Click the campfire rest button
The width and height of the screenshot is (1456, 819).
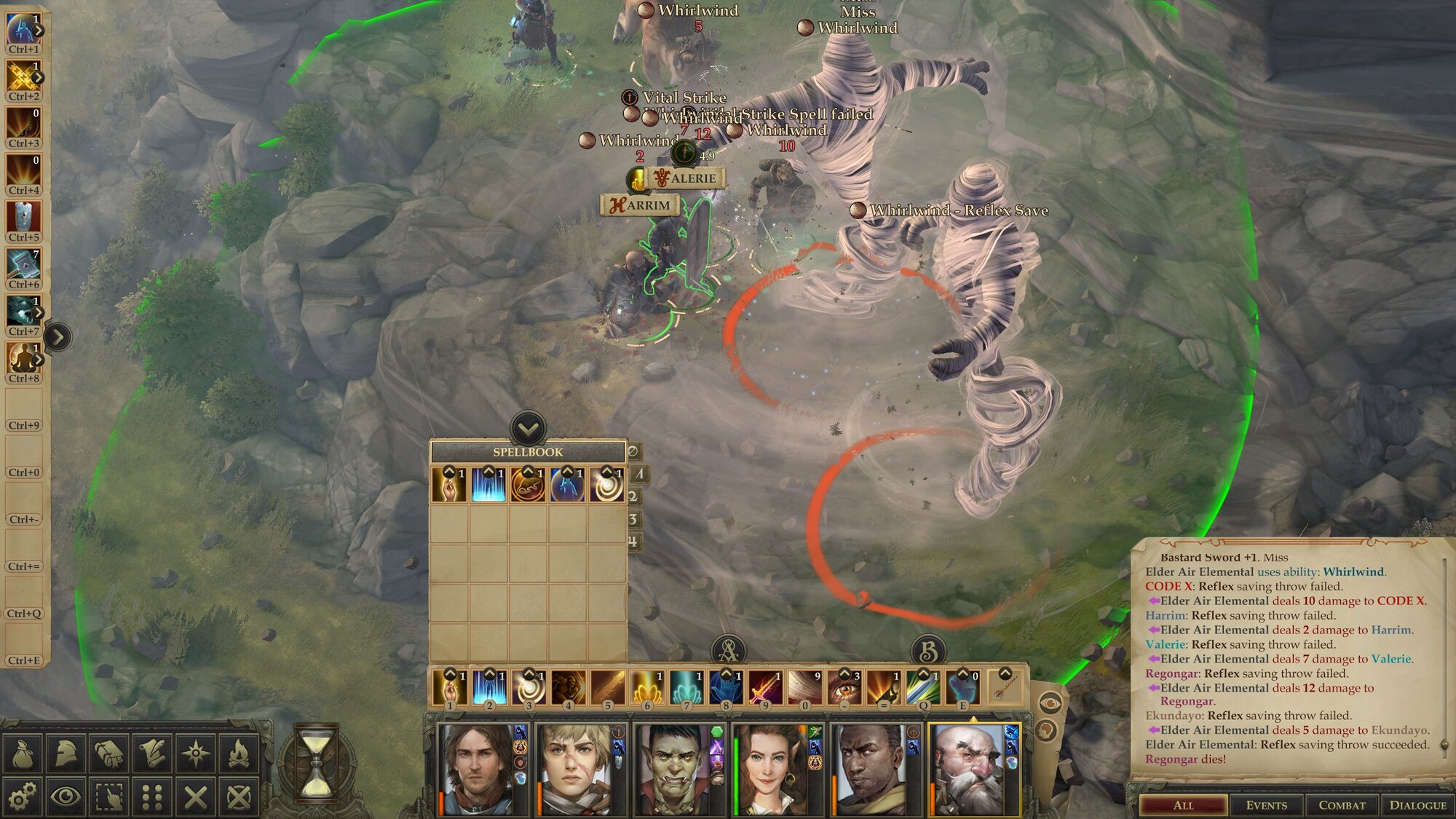point(239,753)
